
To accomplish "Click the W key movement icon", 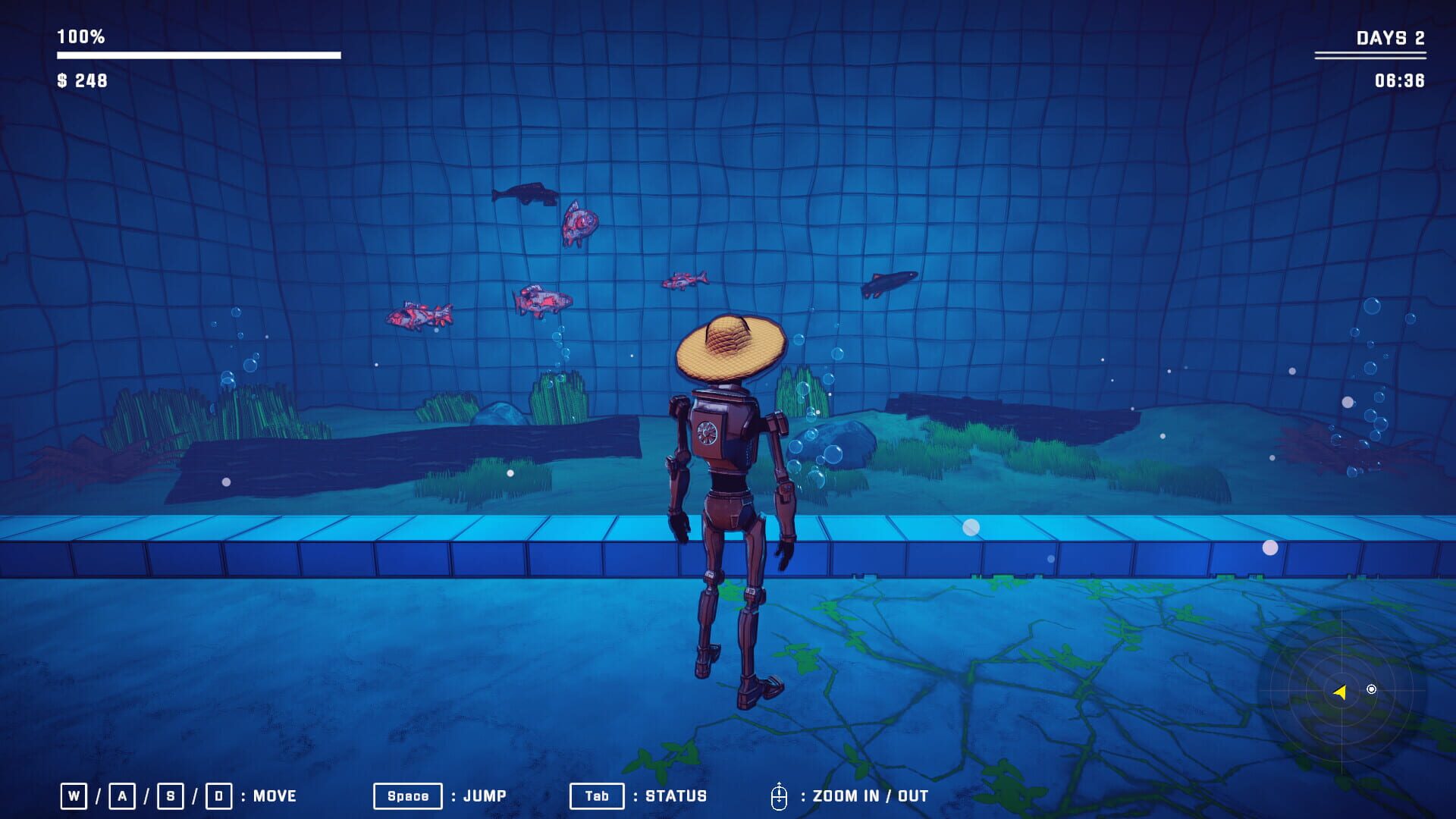I will tap(73, 795).
